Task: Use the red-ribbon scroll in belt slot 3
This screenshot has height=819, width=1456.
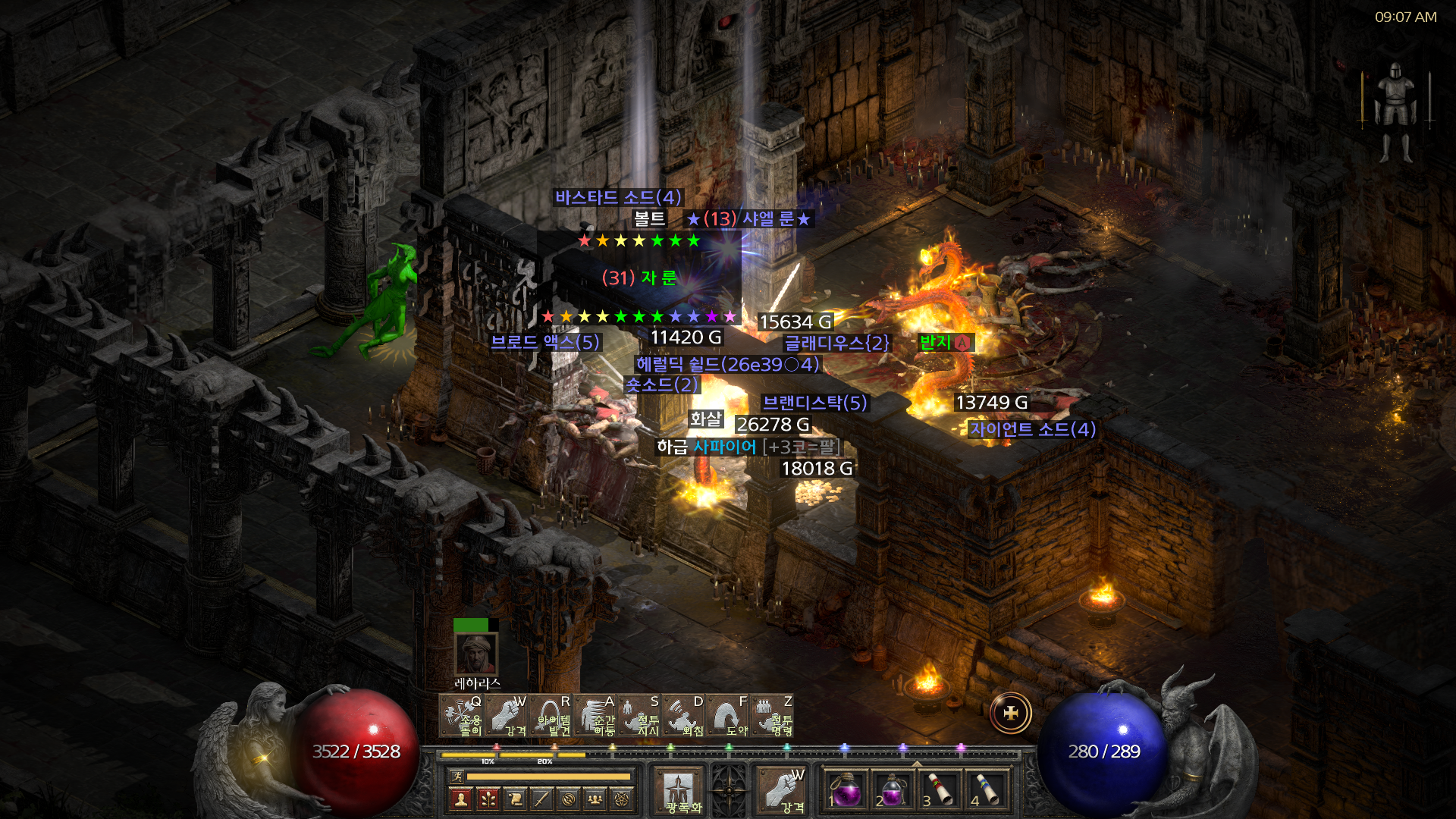Action: (x=940, y=790)
